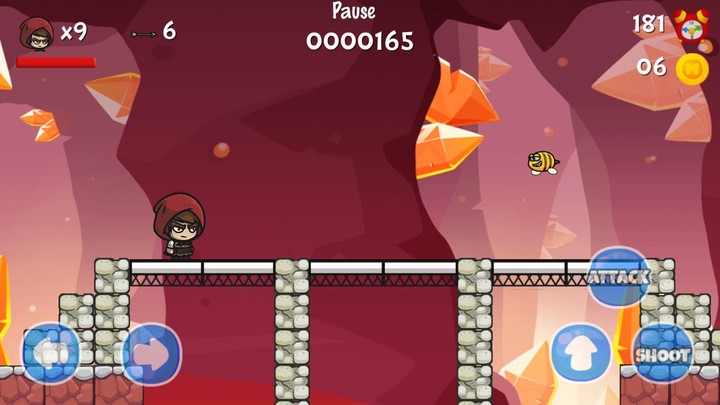Move left with the left arrow button
The image size is (720, 405).
(51, 353)
